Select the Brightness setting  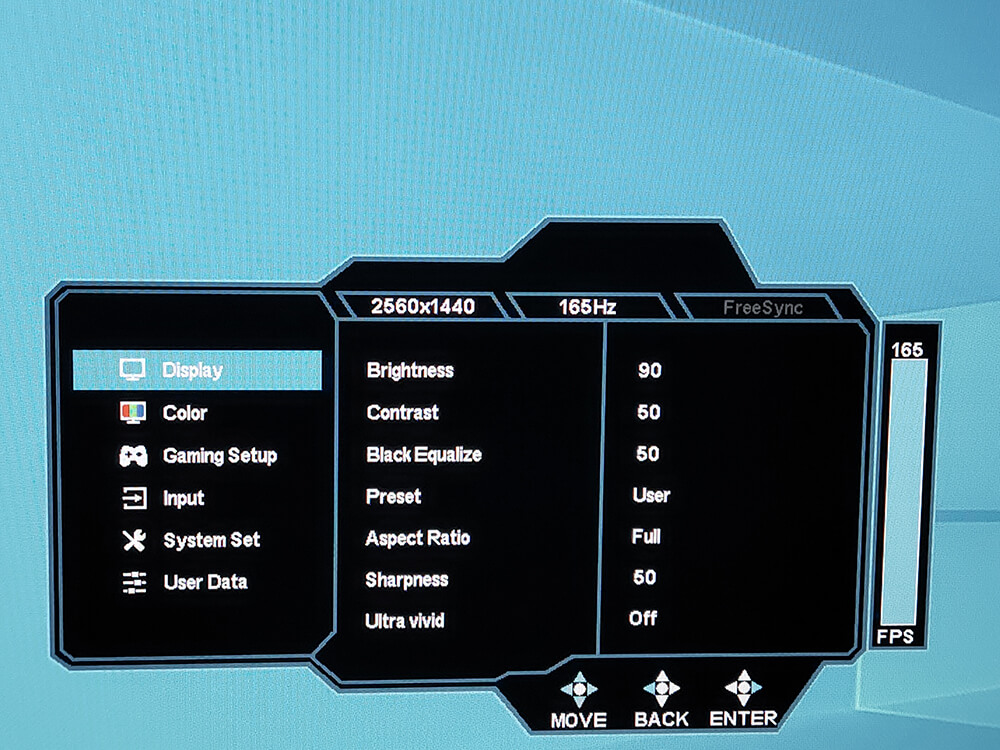(410, 371)
